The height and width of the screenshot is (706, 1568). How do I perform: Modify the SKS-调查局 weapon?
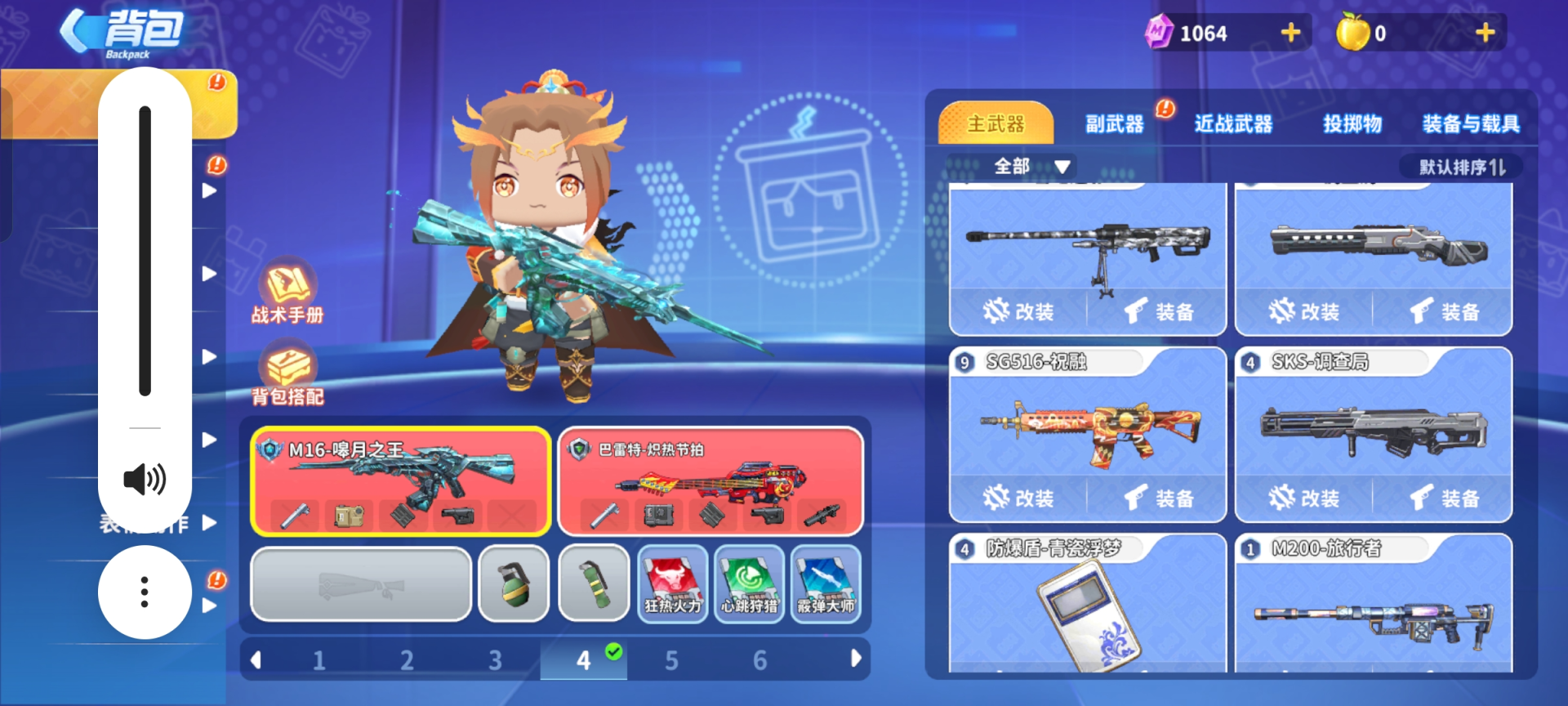pyautogui.click(x=1304, y=498)
